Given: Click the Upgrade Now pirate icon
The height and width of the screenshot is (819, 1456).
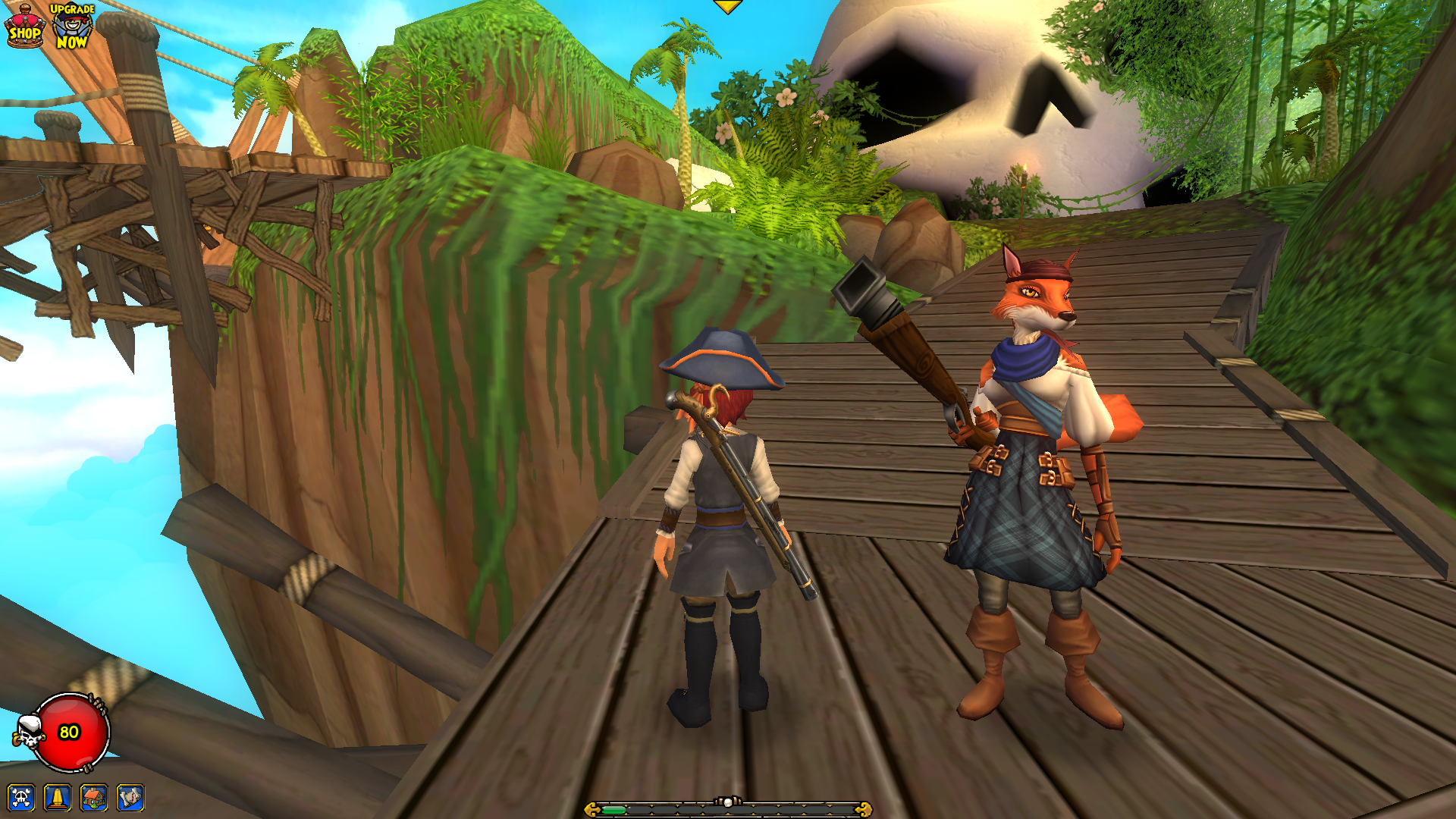Looking at the screenshot, I should coord(72,27).
